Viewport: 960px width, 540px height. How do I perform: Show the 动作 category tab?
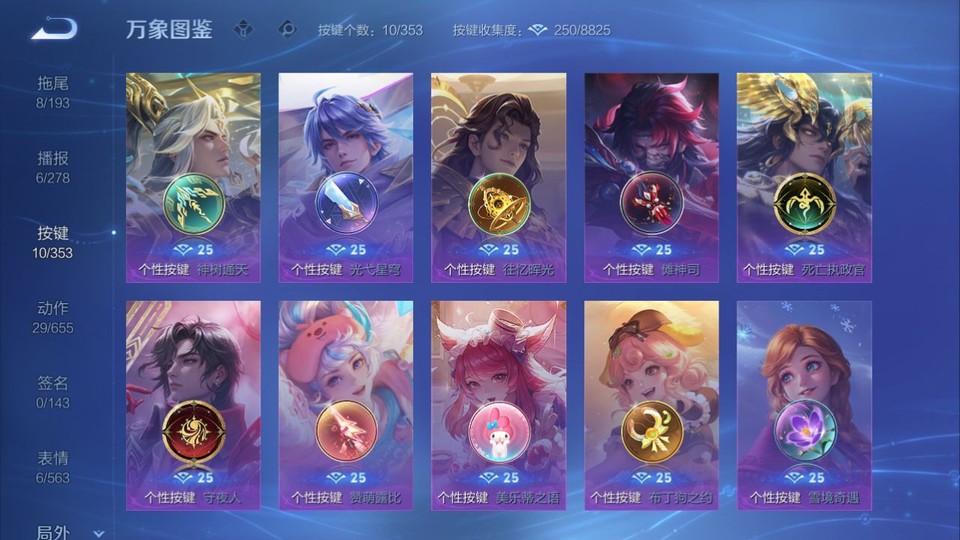tap(53, 317)
